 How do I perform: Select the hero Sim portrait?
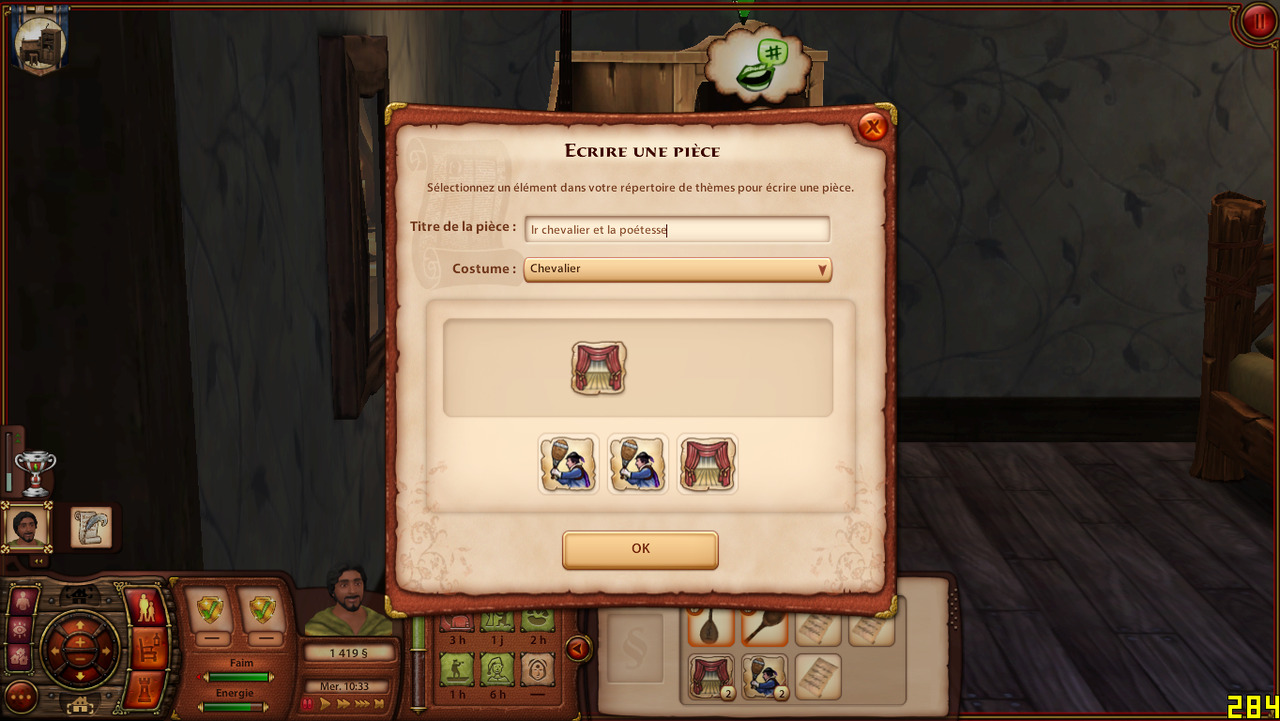click(x=26, y=527)
